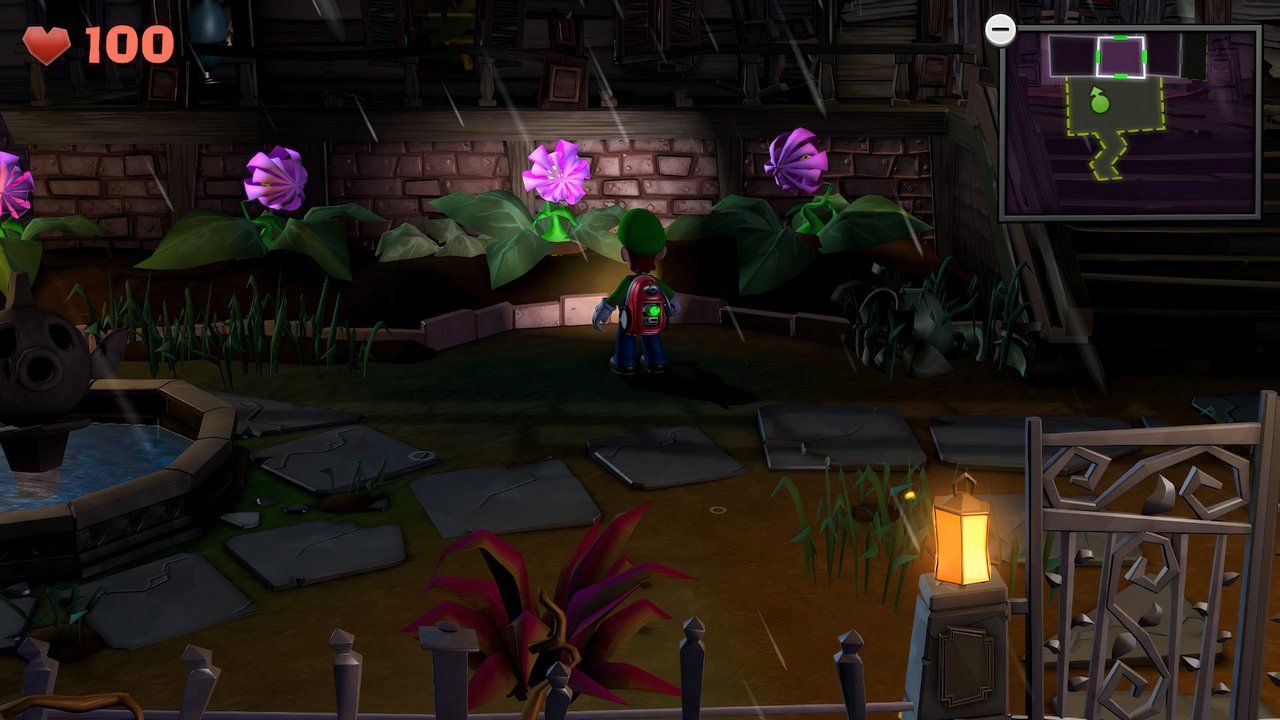Image resolution: width=1280 pixels, height=720 pixels.
Task: Click the red heart health icon
Action: 47,43
